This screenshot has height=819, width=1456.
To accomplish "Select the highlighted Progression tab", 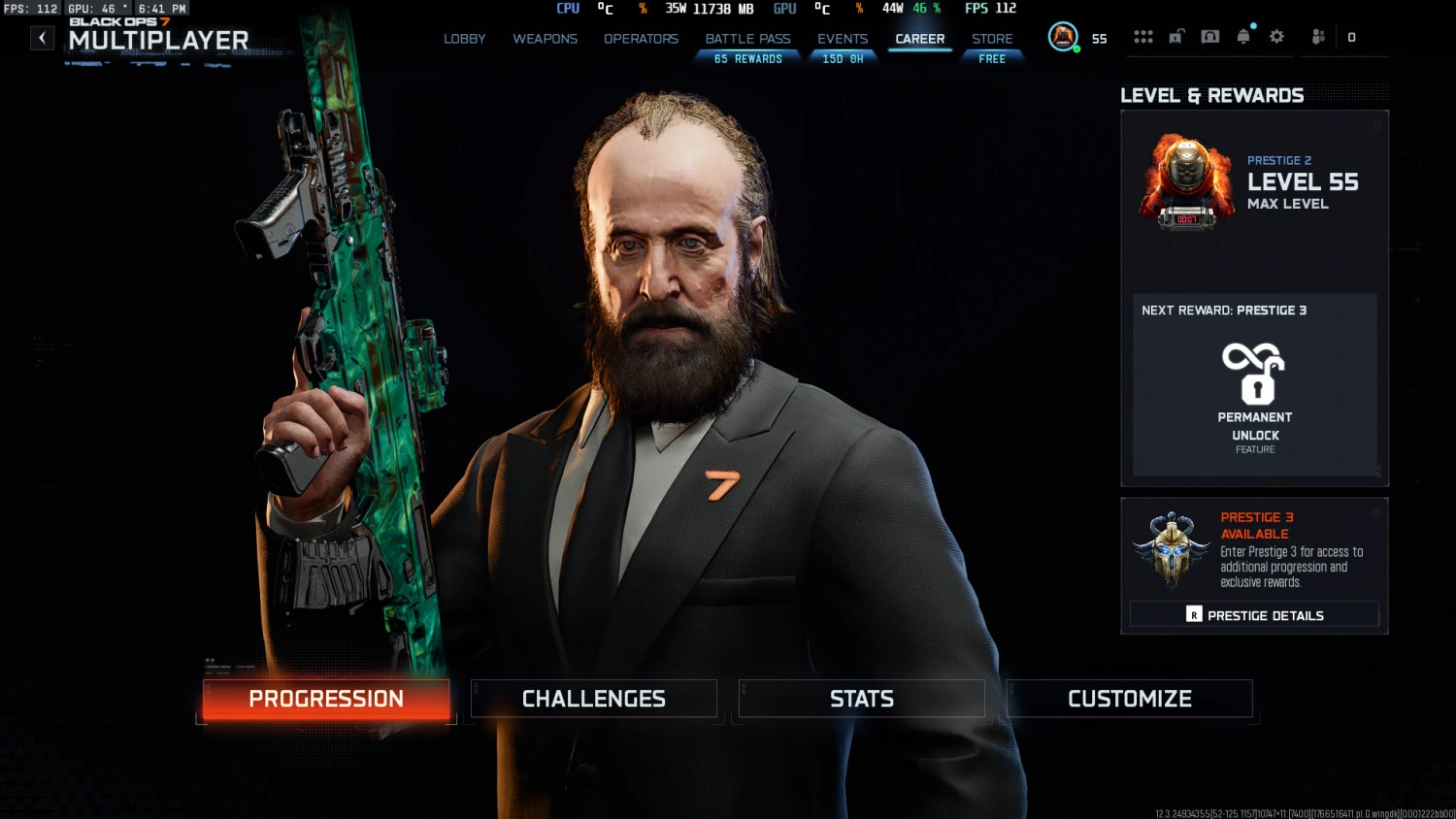I will (x=325, y=699).
